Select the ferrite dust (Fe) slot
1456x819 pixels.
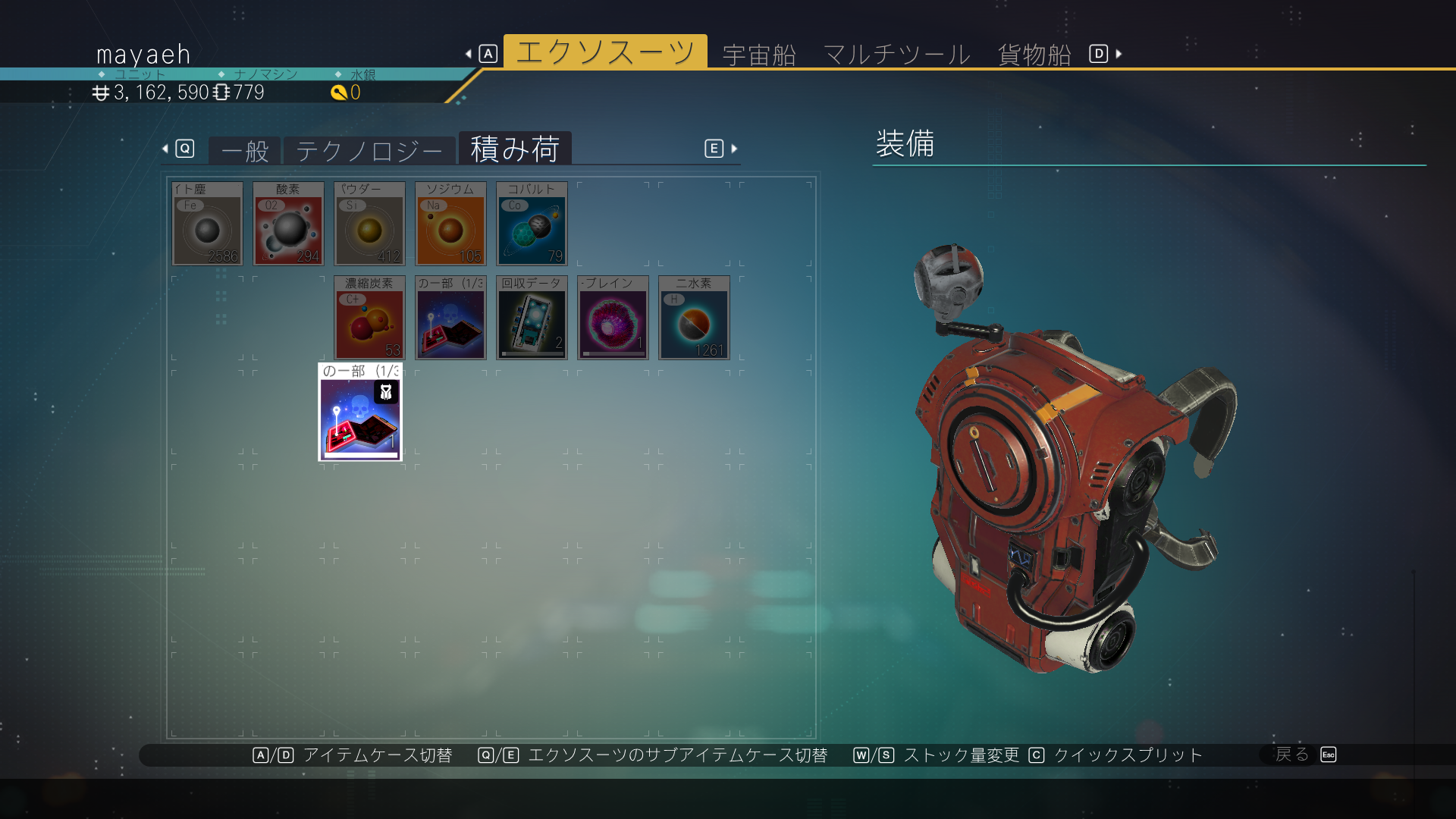208,224
